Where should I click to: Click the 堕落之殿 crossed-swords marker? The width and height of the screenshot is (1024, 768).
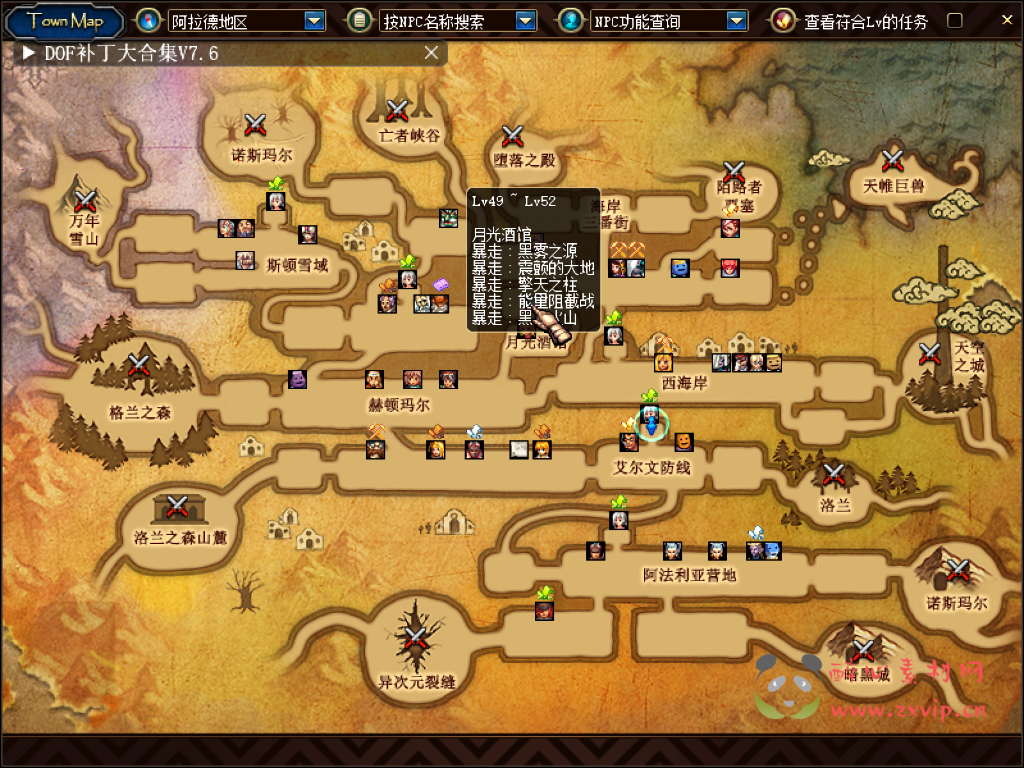[513, 136]
